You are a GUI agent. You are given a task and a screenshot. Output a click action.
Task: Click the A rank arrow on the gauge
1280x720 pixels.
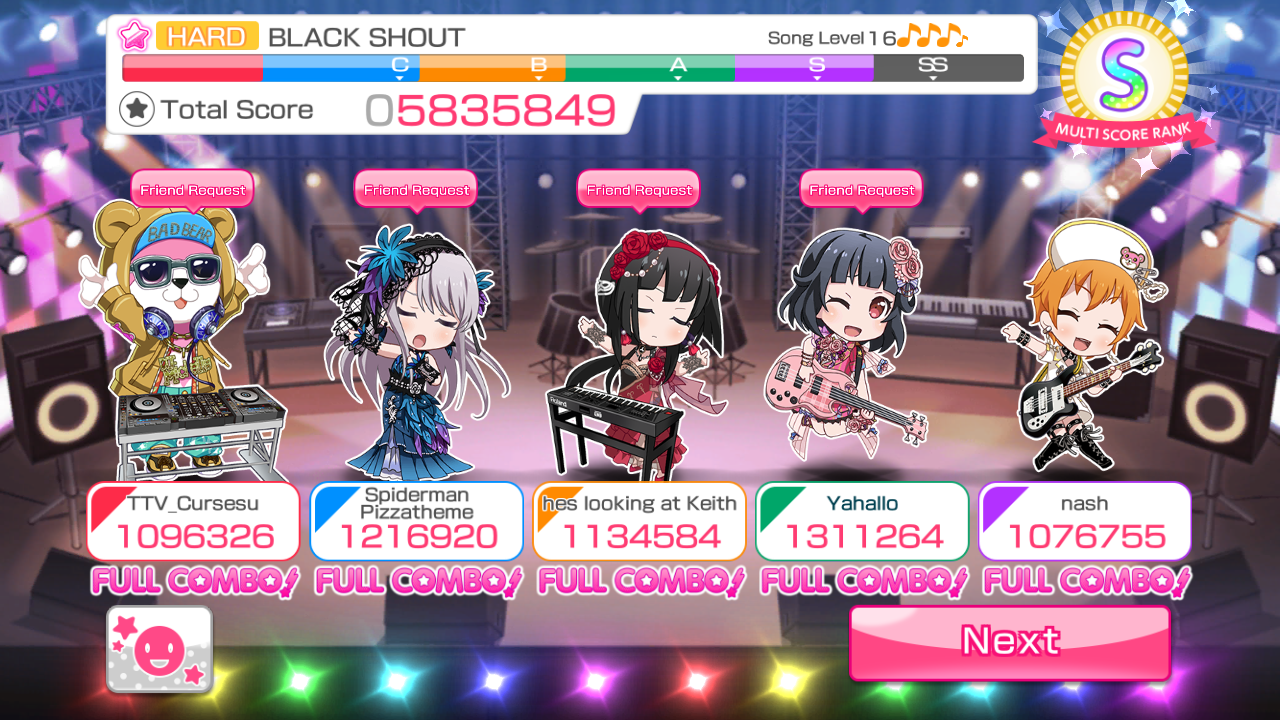tap(676, 68)
